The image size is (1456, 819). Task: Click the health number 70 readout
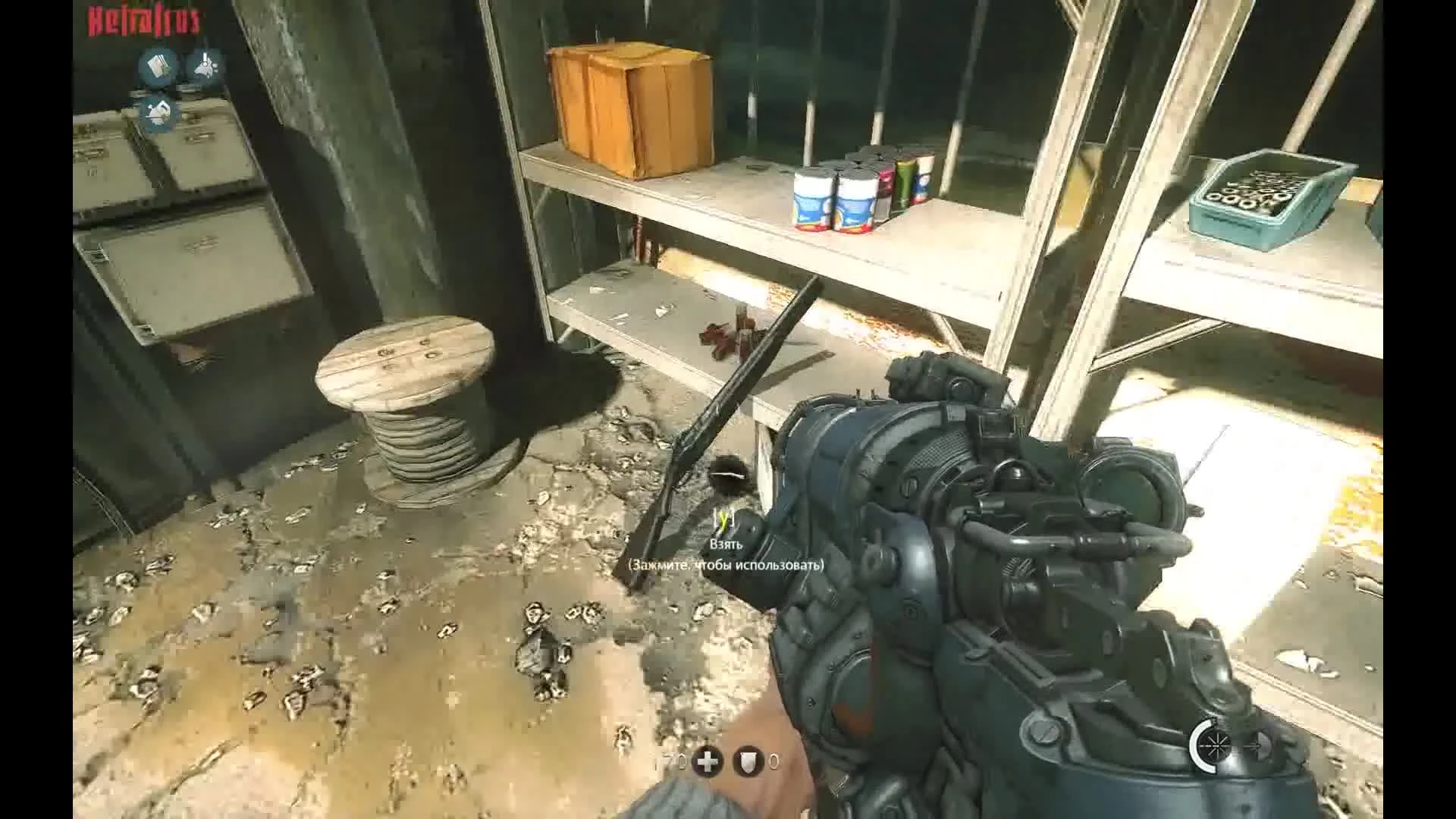tap(673, 760)
